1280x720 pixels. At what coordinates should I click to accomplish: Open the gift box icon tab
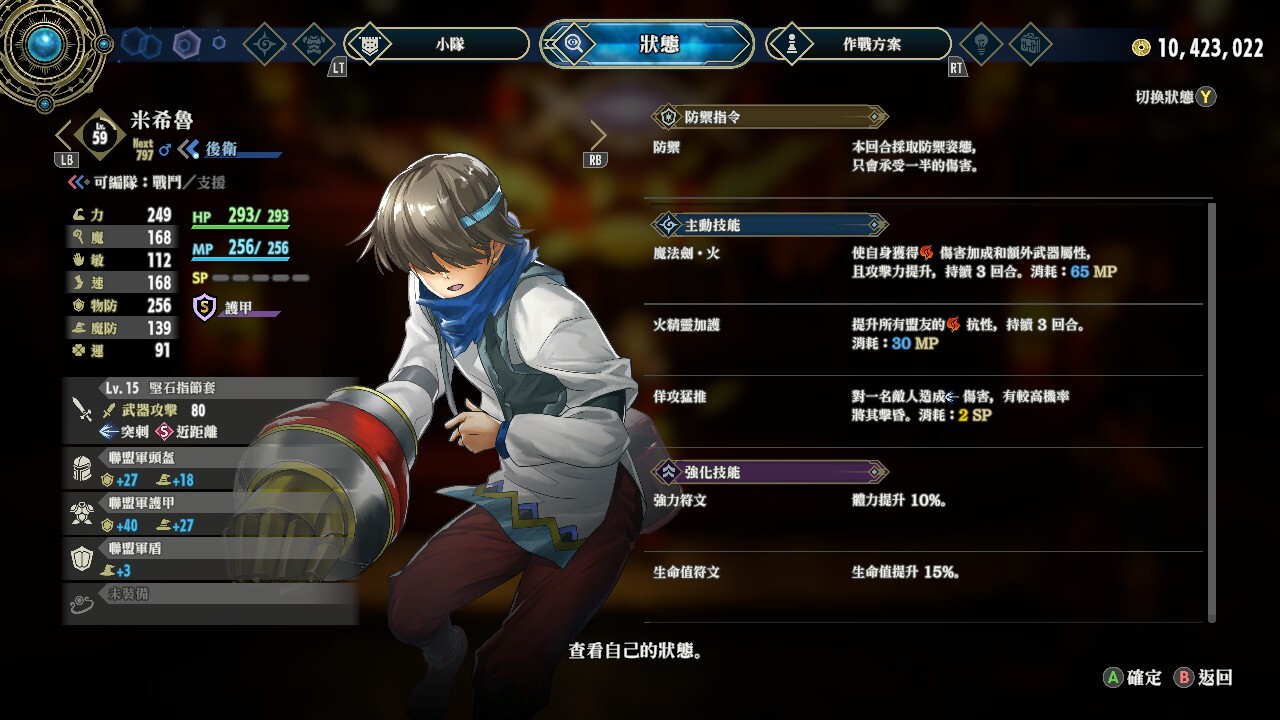1029,44
